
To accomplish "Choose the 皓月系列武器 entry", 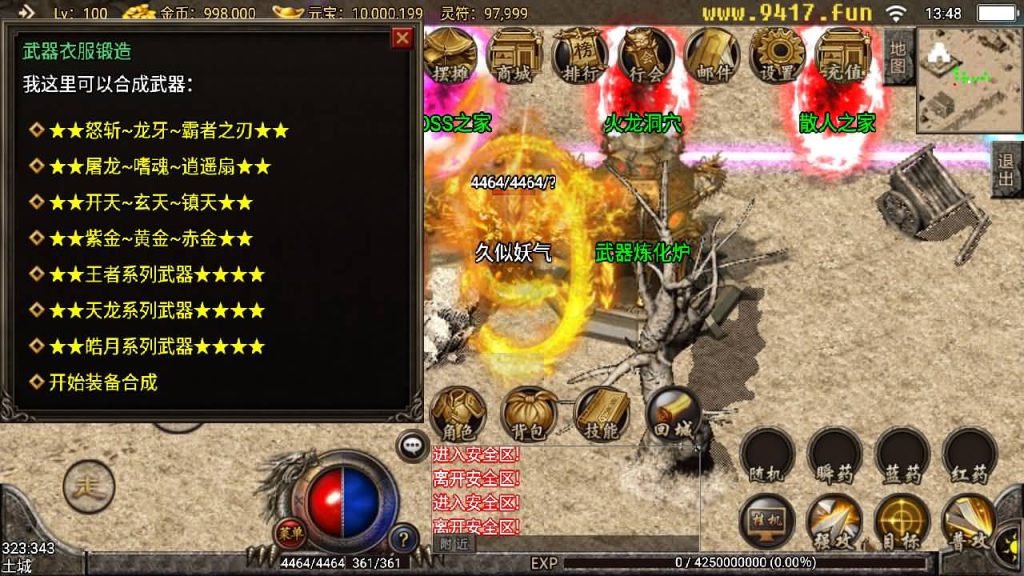I will [148, 346].
